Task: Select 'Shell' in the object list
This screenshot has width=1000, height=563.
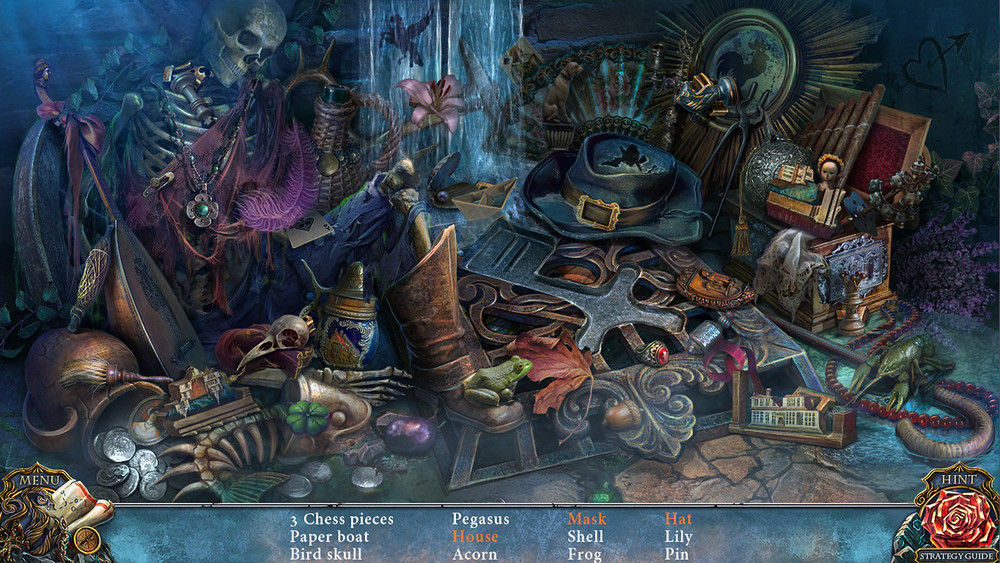Action: click(585, 536)
